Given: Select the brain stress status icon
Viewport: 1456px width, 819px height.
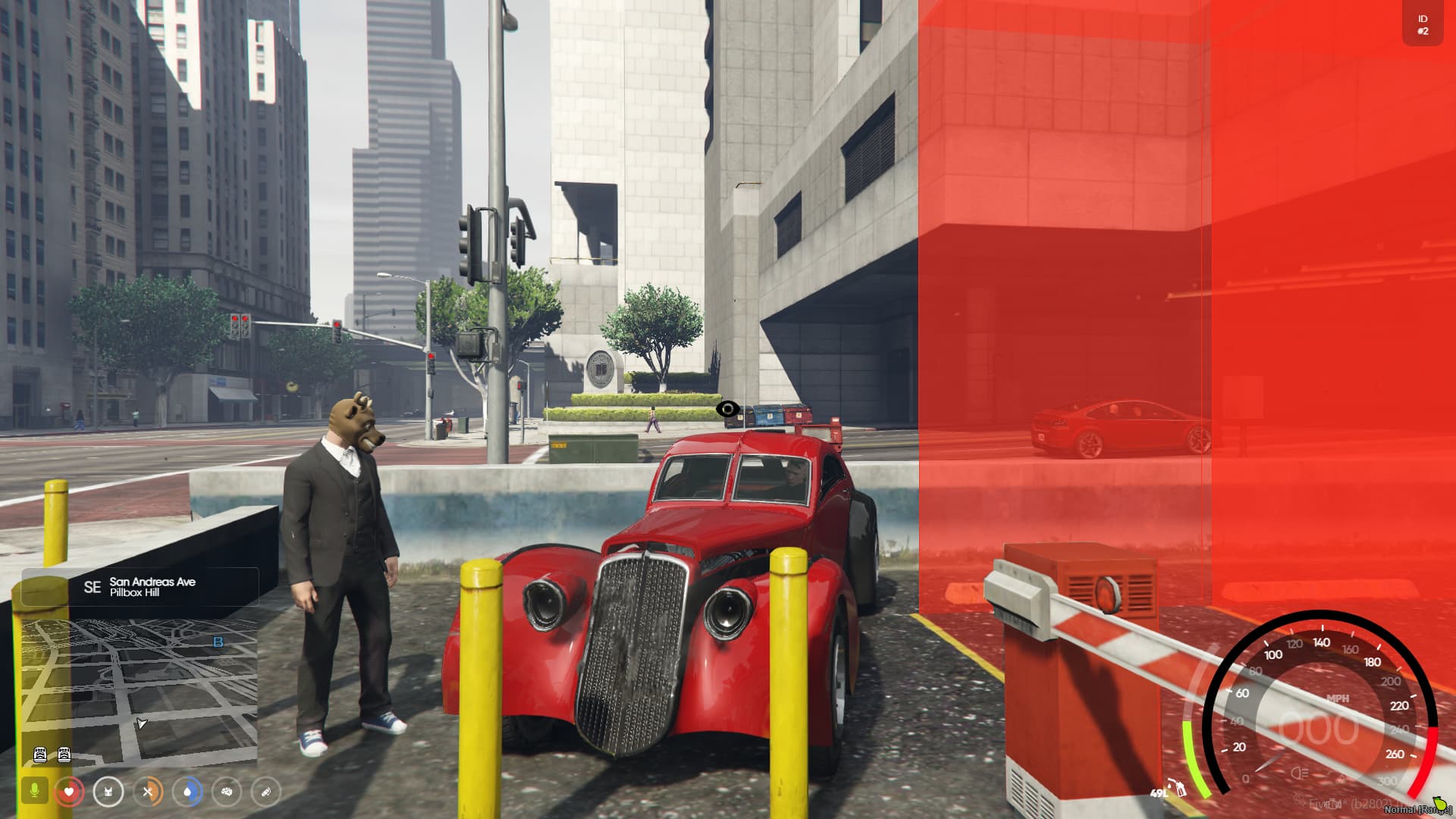Looking at the screenshot, I should (x=229, y=792).
